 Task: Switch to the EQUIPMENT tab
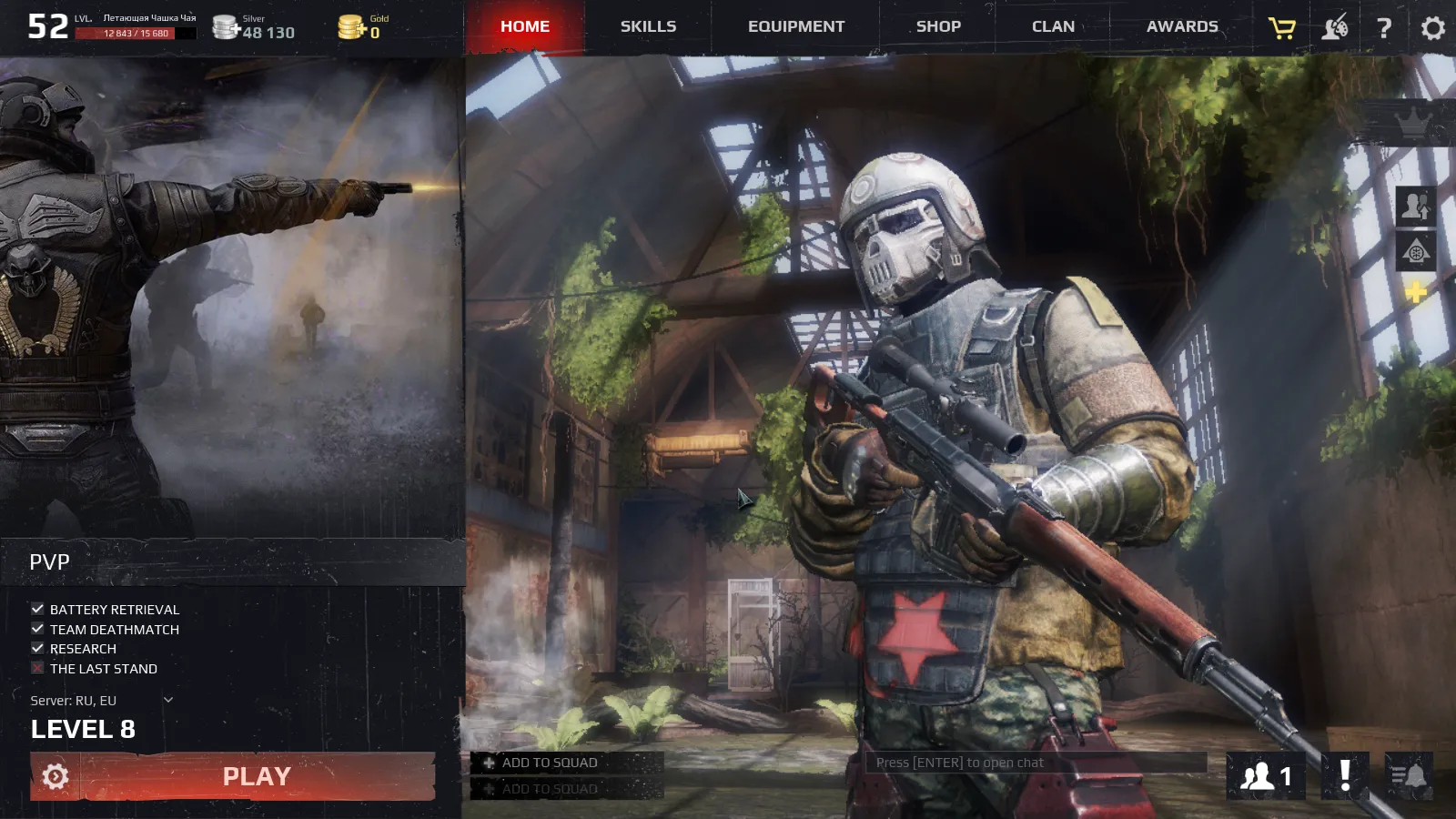(794, 26)
